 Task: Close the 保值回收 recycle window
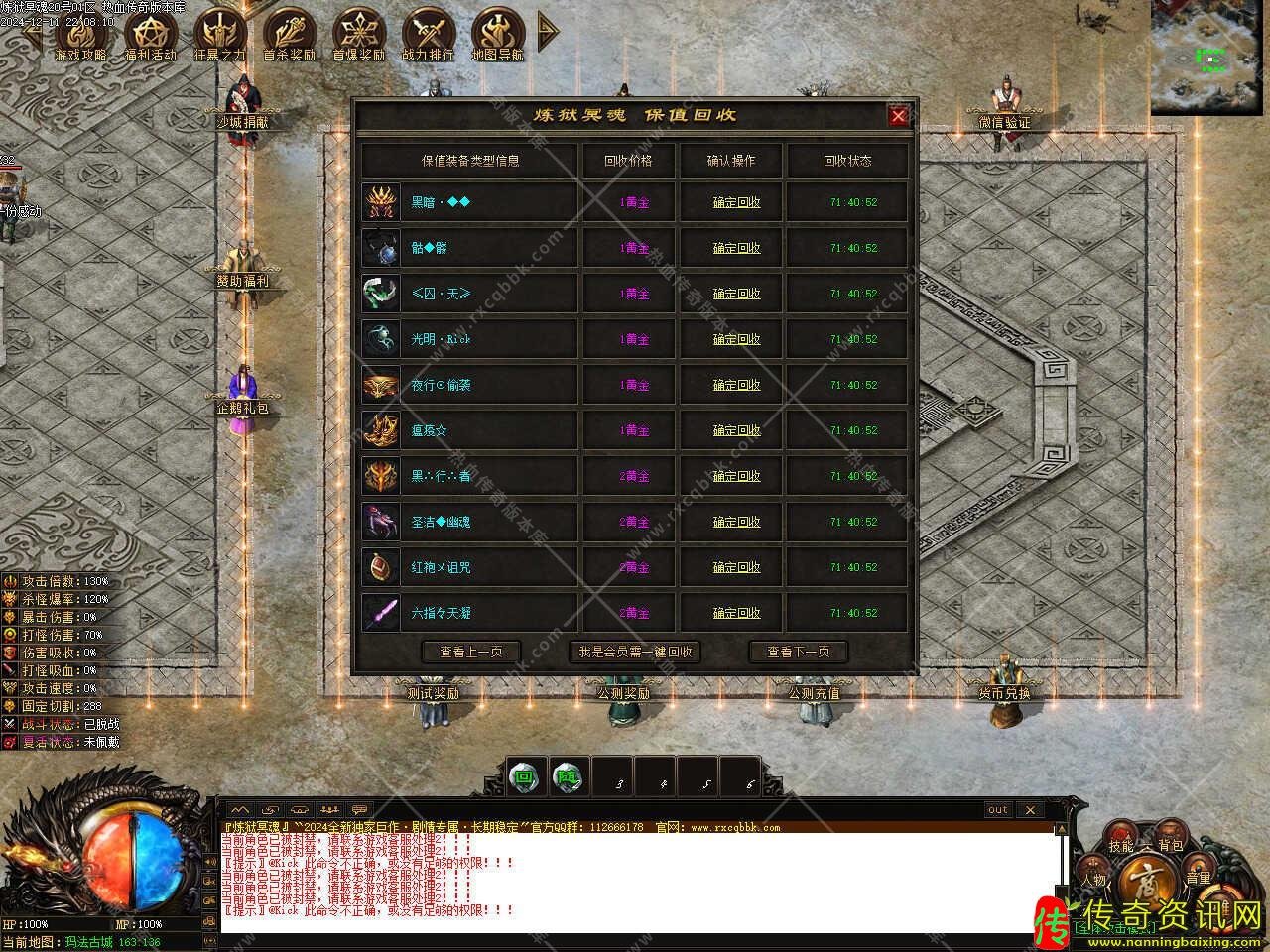898,116
